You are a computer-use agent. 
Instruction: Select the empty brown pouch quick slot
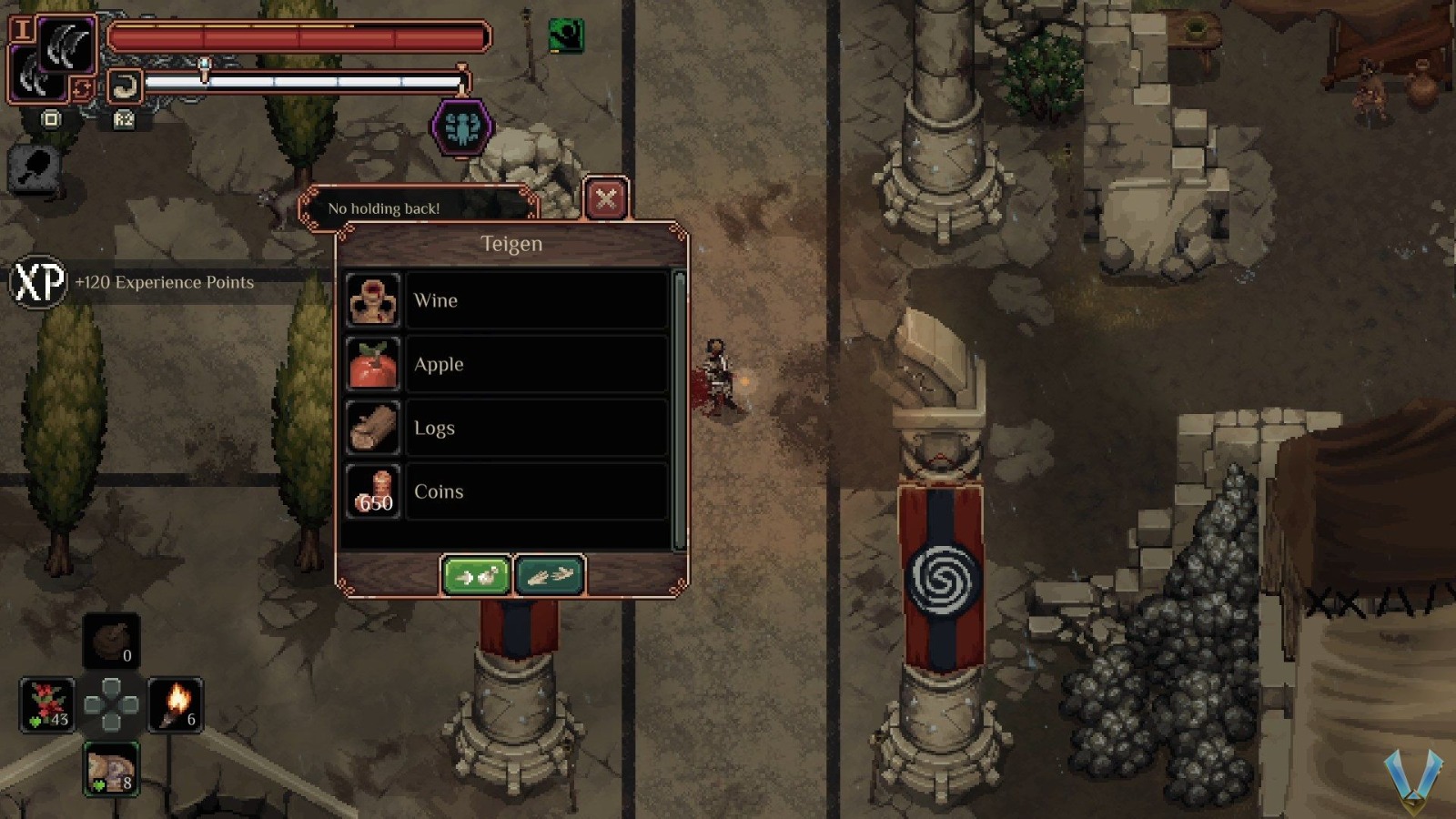tap(111, 640)
